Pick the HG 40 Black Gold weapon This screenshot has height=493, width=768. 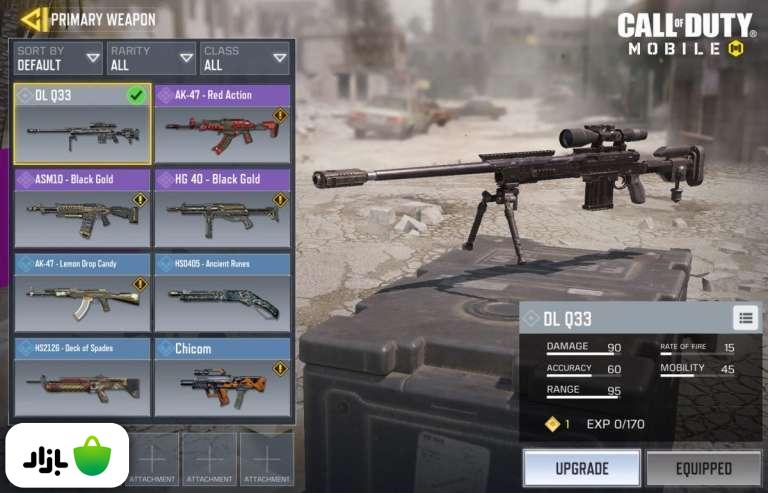222,208
